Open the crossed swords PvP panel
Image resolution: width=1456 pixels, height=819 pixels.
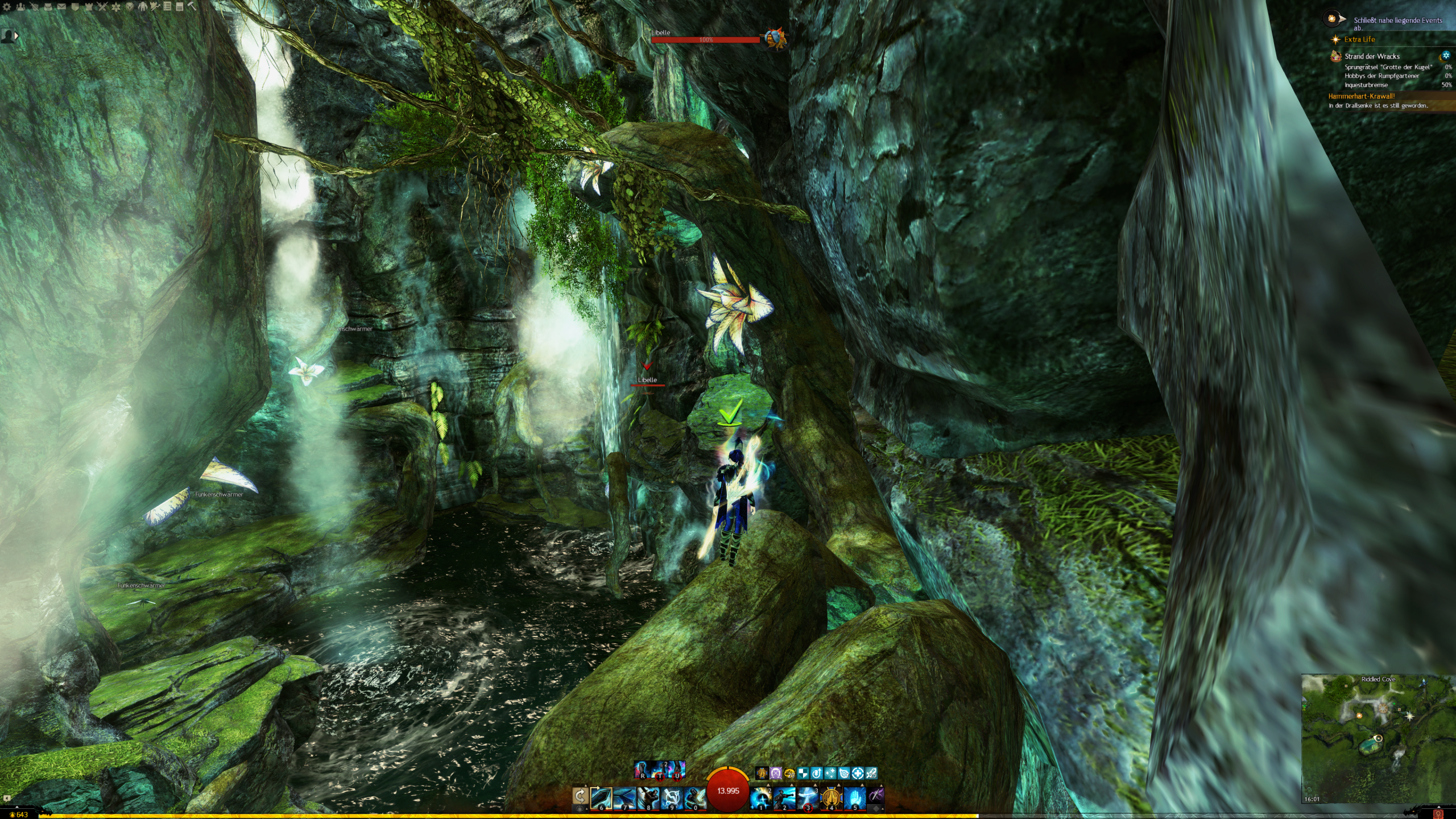click(x=102, y=7)
